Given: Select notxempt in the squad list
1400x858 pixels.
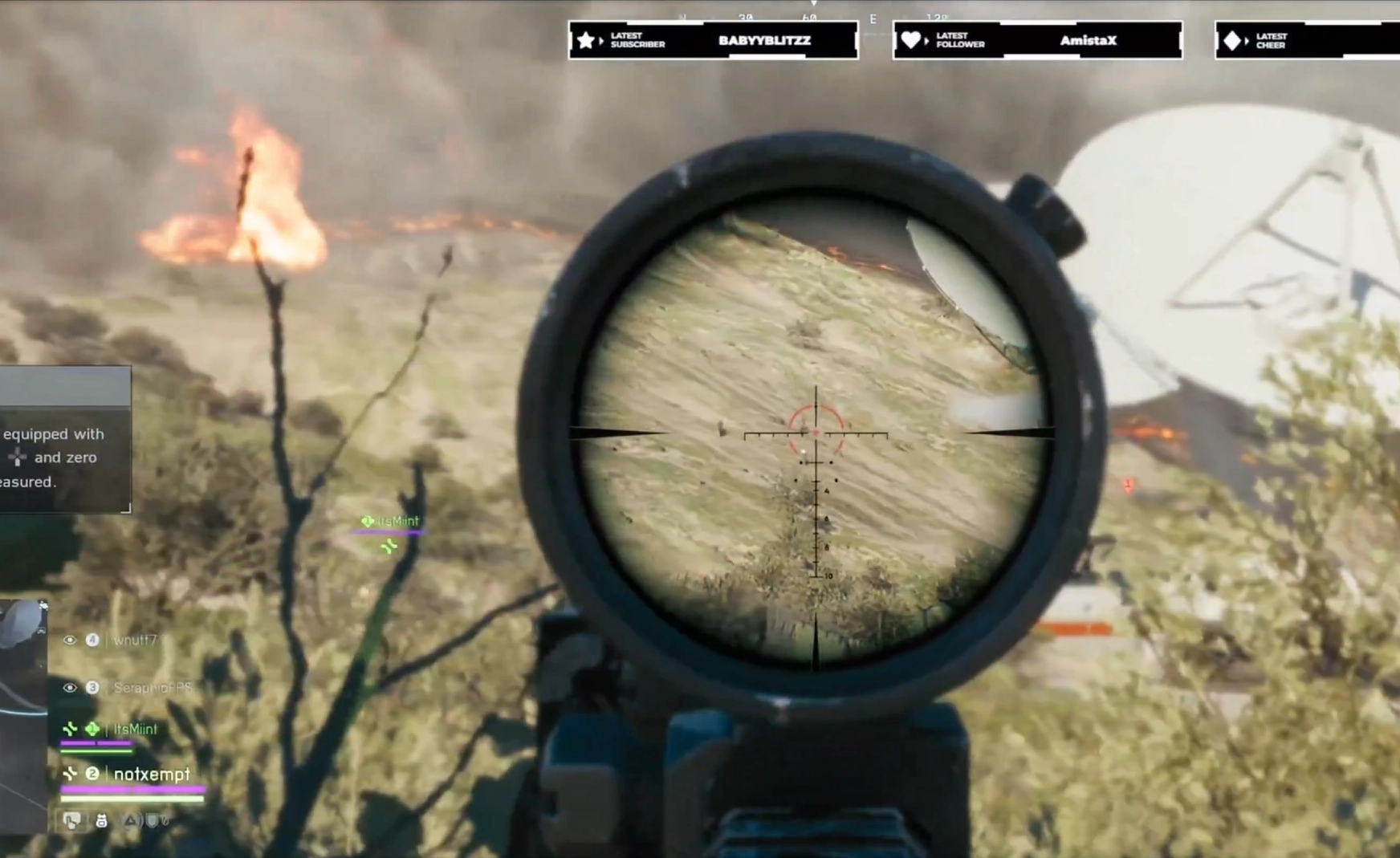Looking at the screenshot, I should coord(151,774).
